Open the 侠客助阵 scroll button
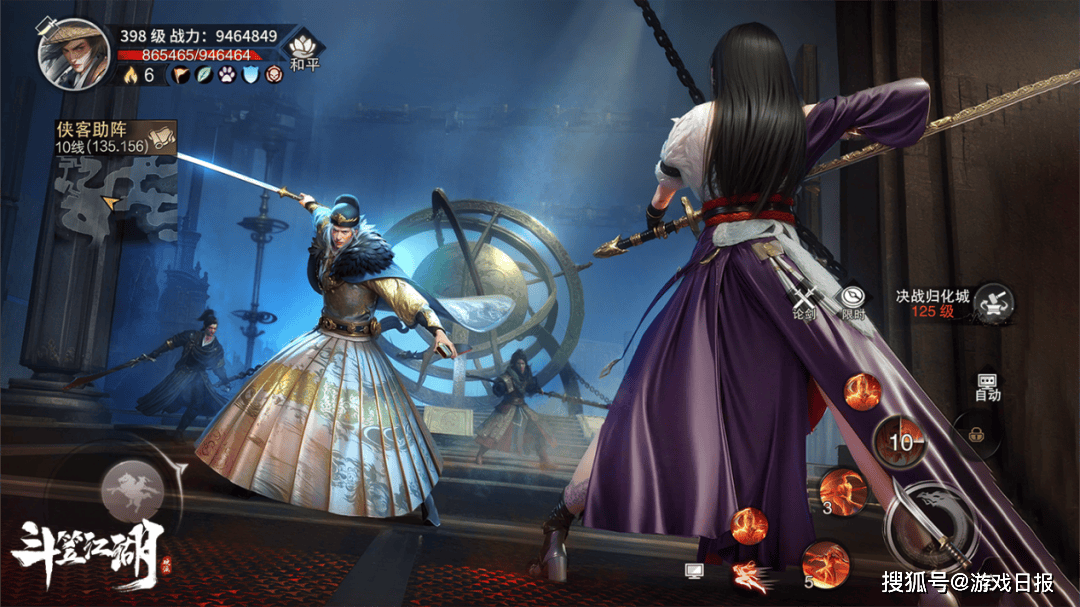1080x607 pixels. [161, 138]
